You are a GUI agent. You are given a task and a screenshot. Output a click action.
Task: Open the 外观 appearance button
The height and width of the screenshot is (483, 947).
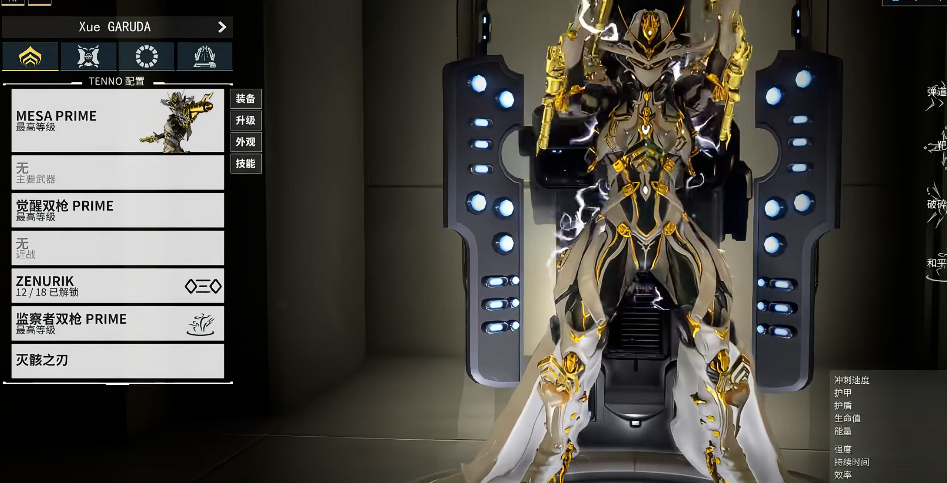pyautogui.click(x=246, y=142)
